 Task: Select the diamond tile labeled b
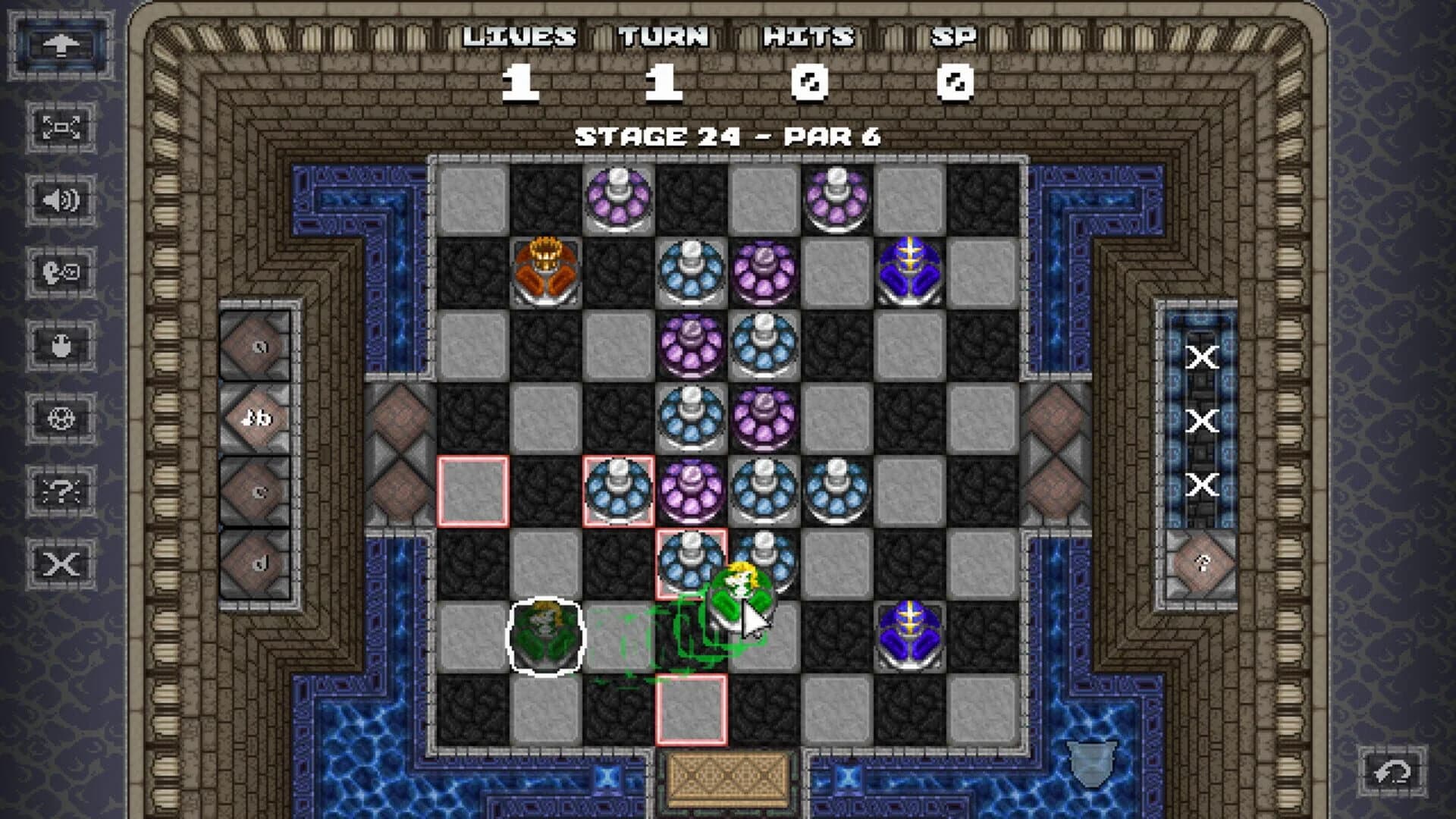coord(256,419)
